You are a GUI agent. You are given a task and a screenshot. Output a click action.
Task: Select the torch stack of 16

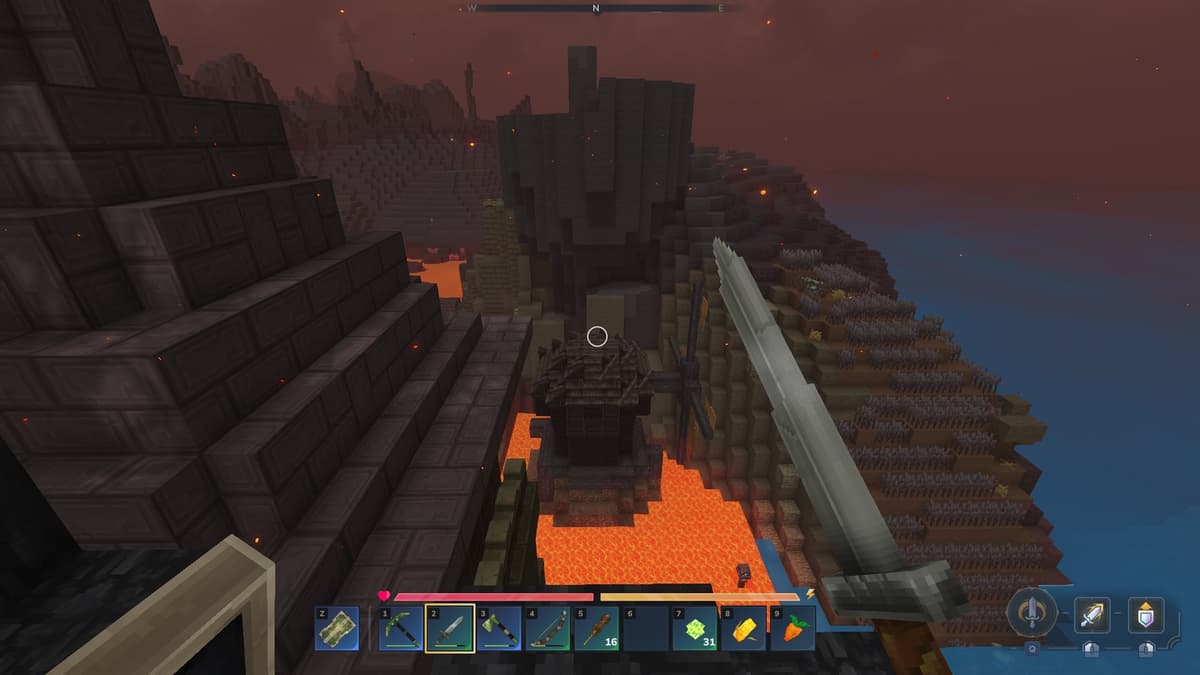(x=597, y=629)
